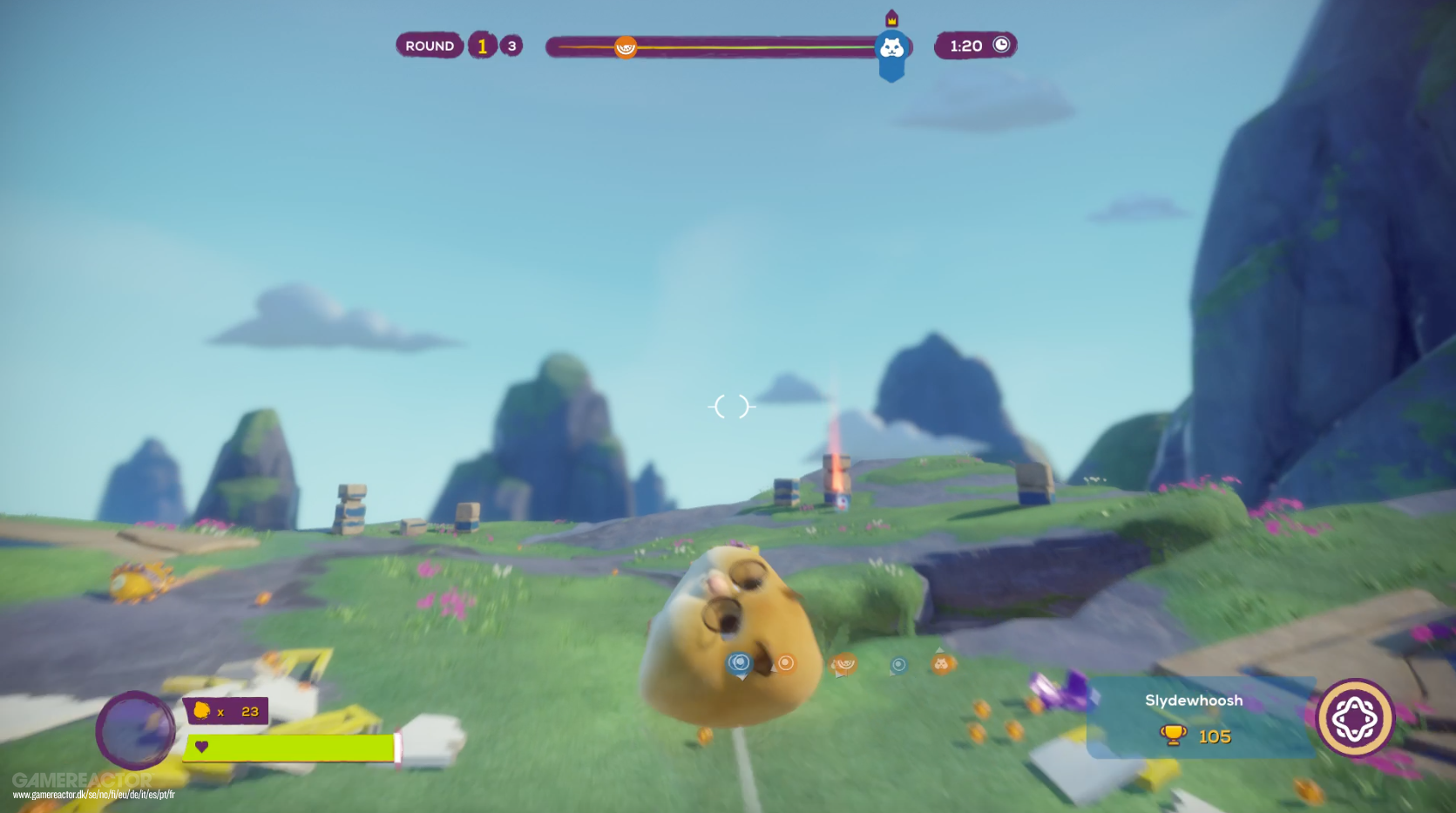Click the orange hamster marker near Slydewhoosh's panel
1456x813 pixels.
(x=941, y=665)
